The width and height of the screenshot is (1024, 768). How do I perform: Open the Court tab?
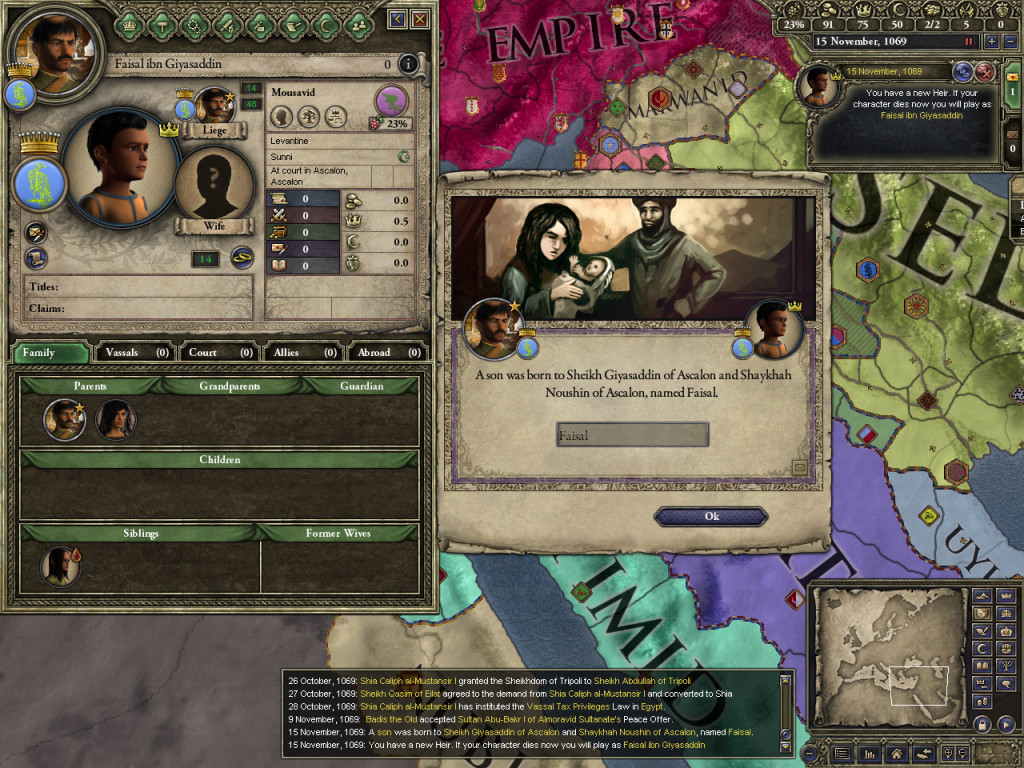click(218, 352)
